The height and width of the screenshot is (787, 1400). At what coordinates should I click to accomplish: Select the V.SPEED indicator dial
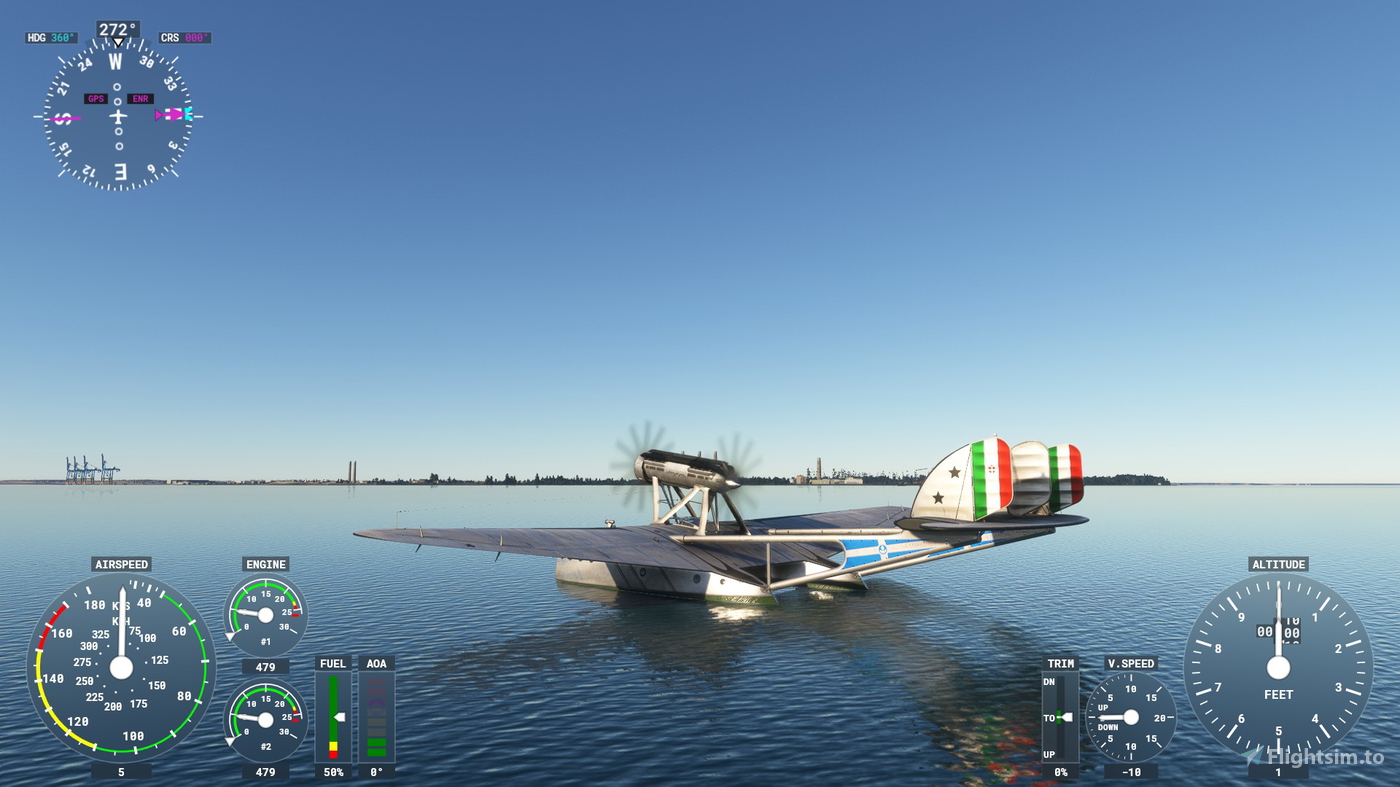point(1131,716)
